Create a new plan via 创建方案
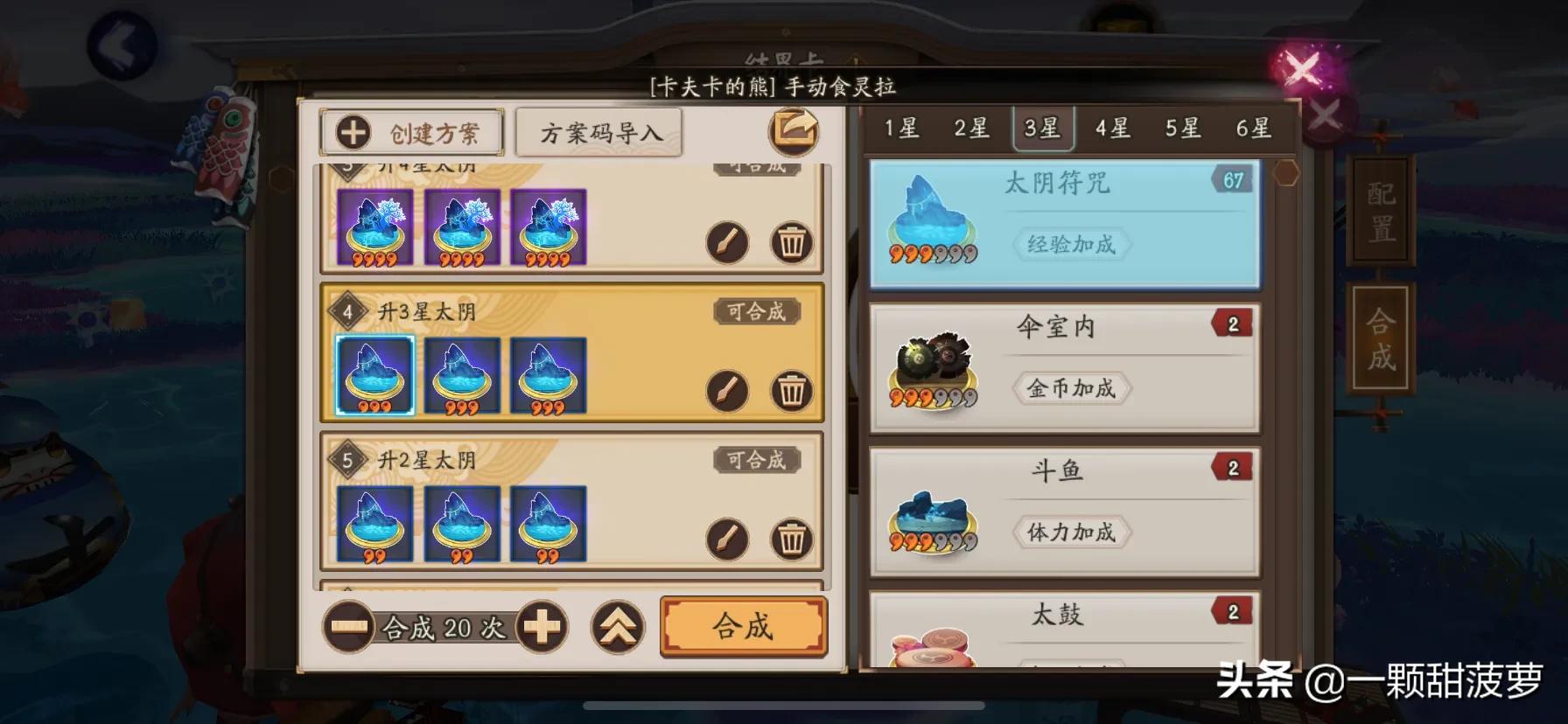The width and height of the screenshot is (1568, 724). tap(411, 132)
